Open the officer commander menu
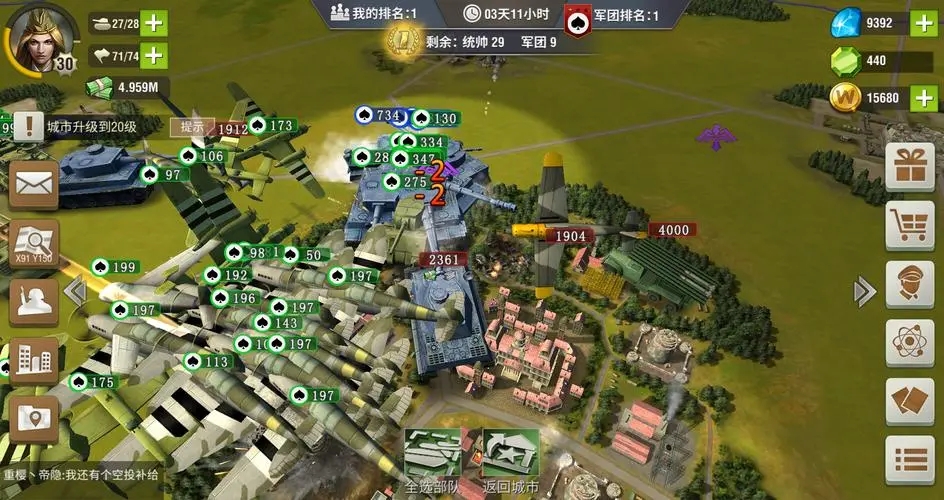 [x=909, y=284]
